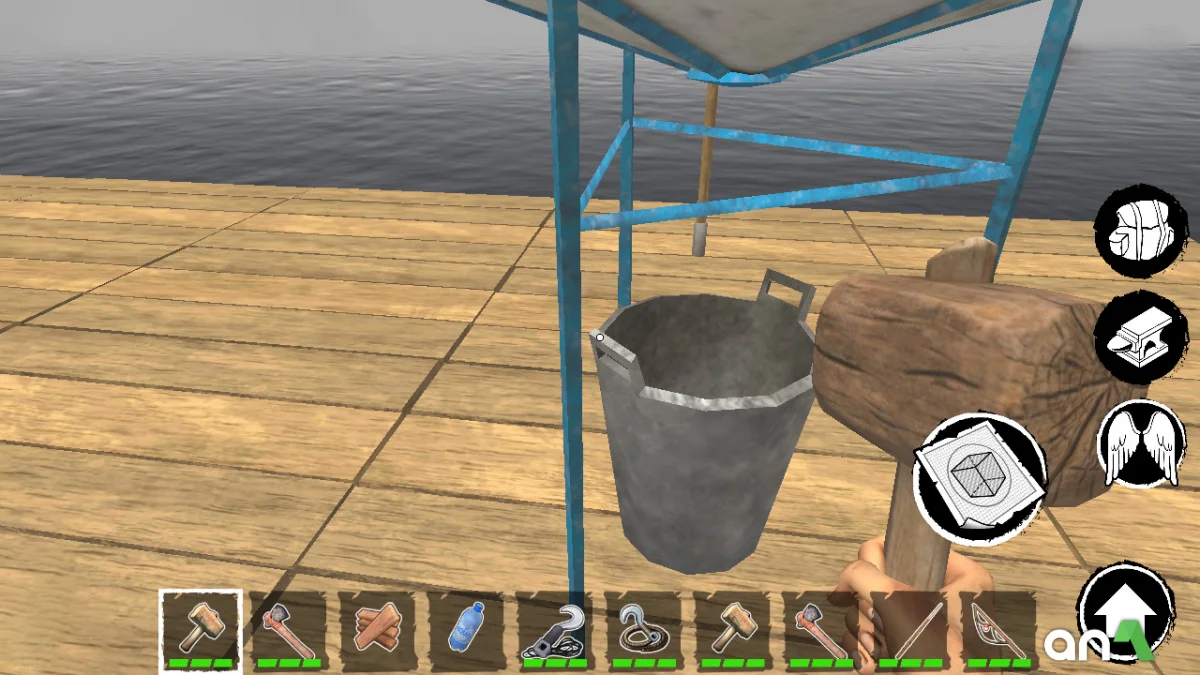This screenshot has height=675, width=1200.
Task: Open the backpack inventory
Action: pos(1141,230)
